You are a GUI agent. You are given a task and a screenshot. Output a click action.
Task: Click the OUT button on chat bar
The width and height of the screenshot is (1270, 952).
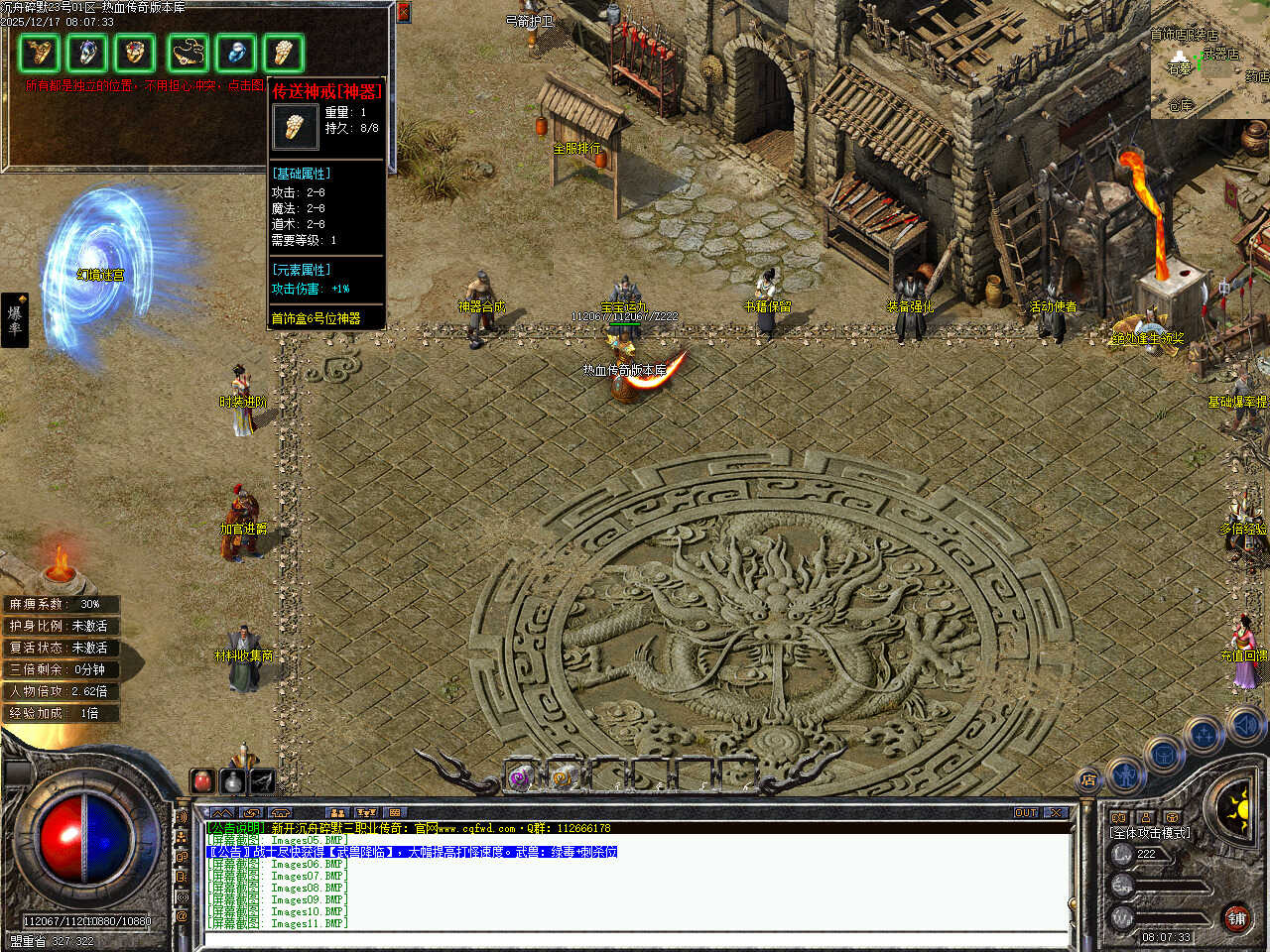1026,812
